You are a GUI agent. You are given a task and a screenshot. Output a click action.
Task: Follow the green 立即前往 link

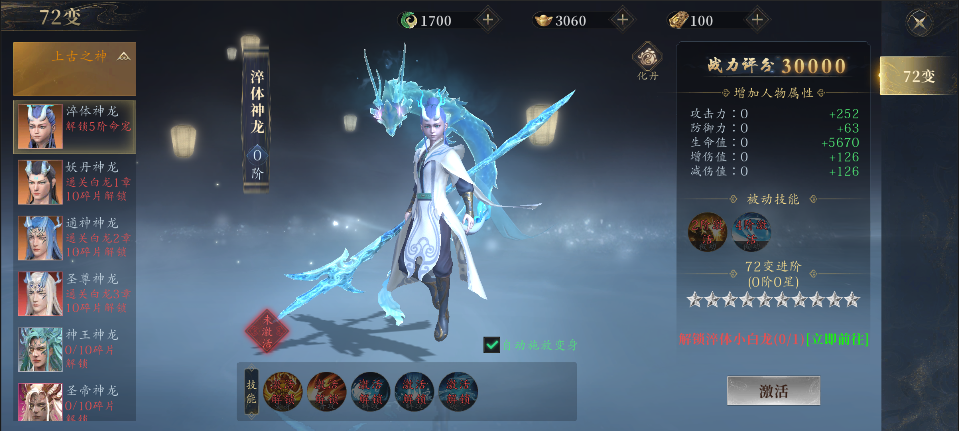coord(838,340)
